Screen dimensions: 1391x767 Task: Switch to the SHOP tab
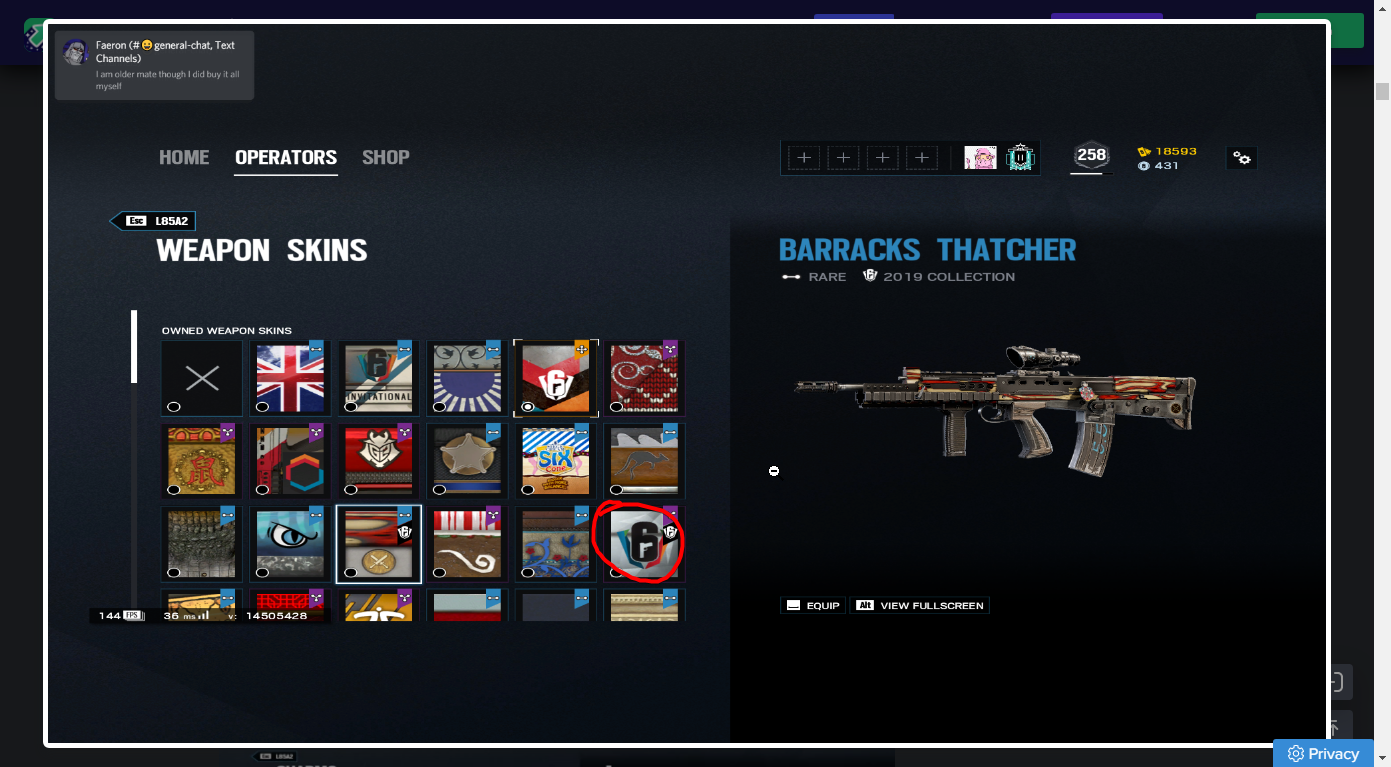click(385, 157)
